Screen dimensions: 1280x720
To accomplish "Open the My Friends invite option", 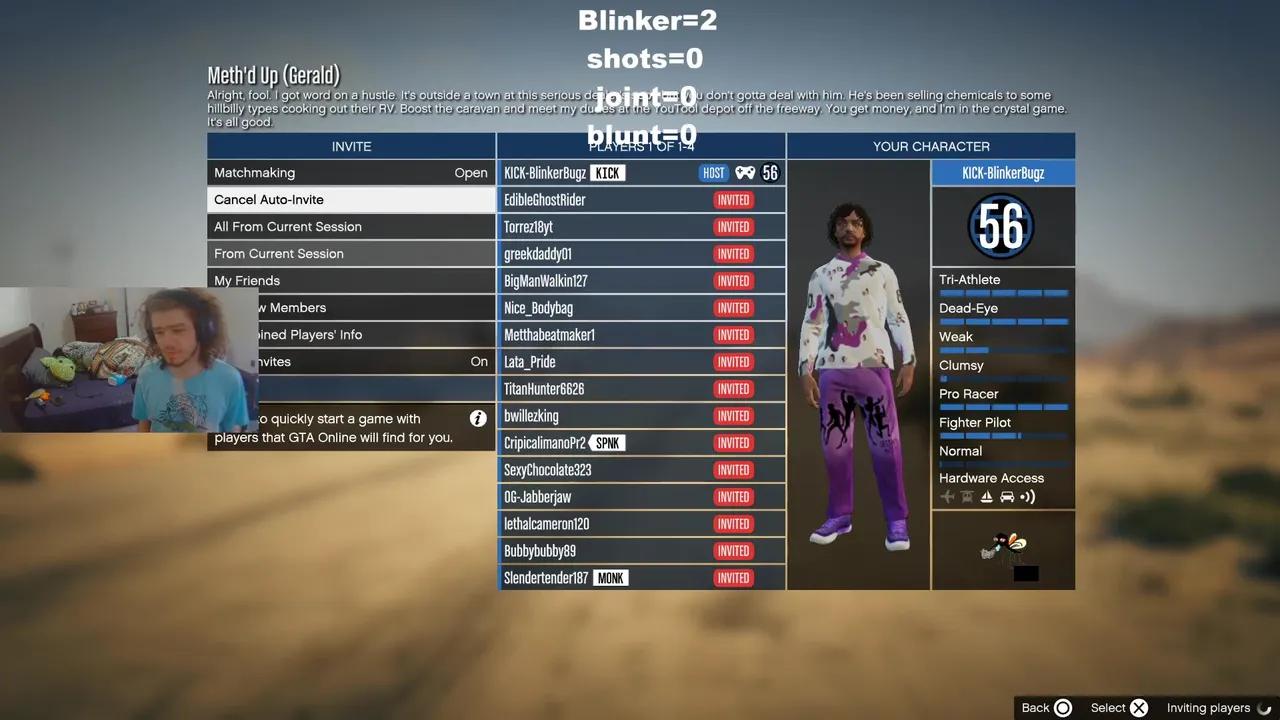I will [351, 280].
